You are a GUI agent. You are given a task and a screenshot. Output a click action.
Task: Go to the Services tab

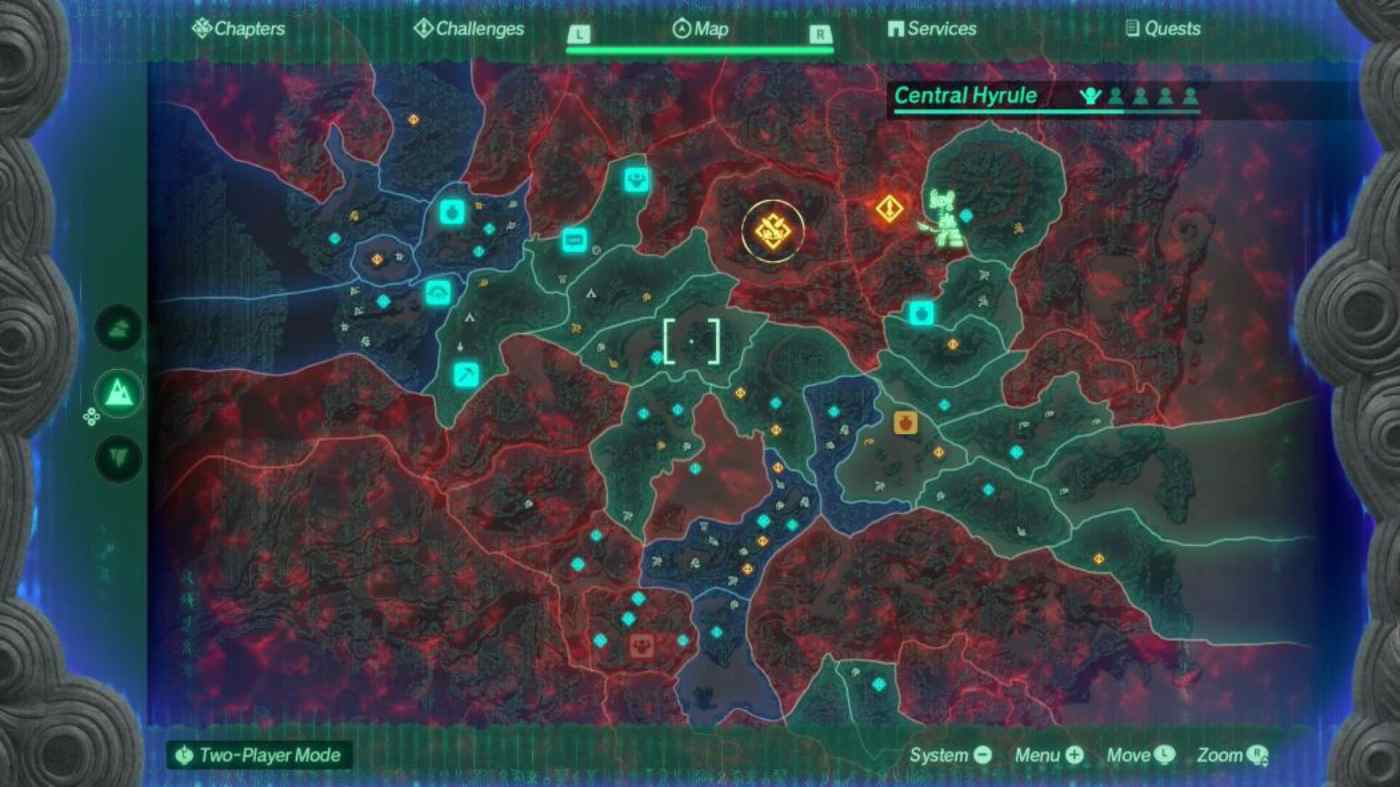932,29
